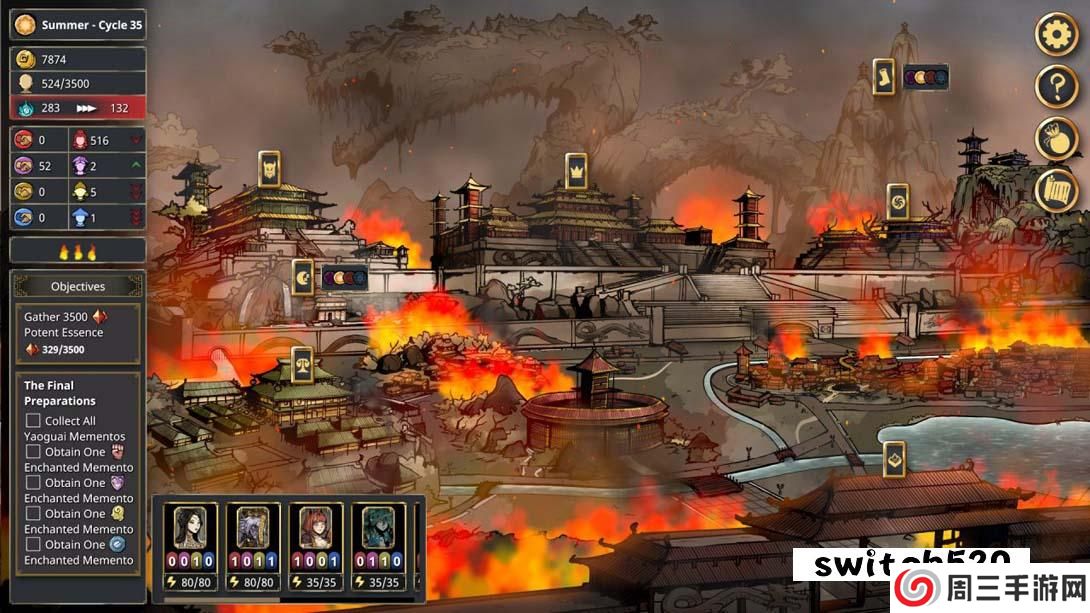The height and width of the screenshot is (613, 1090).
Task: Open the question mark help button
Action: point(1055,88)
